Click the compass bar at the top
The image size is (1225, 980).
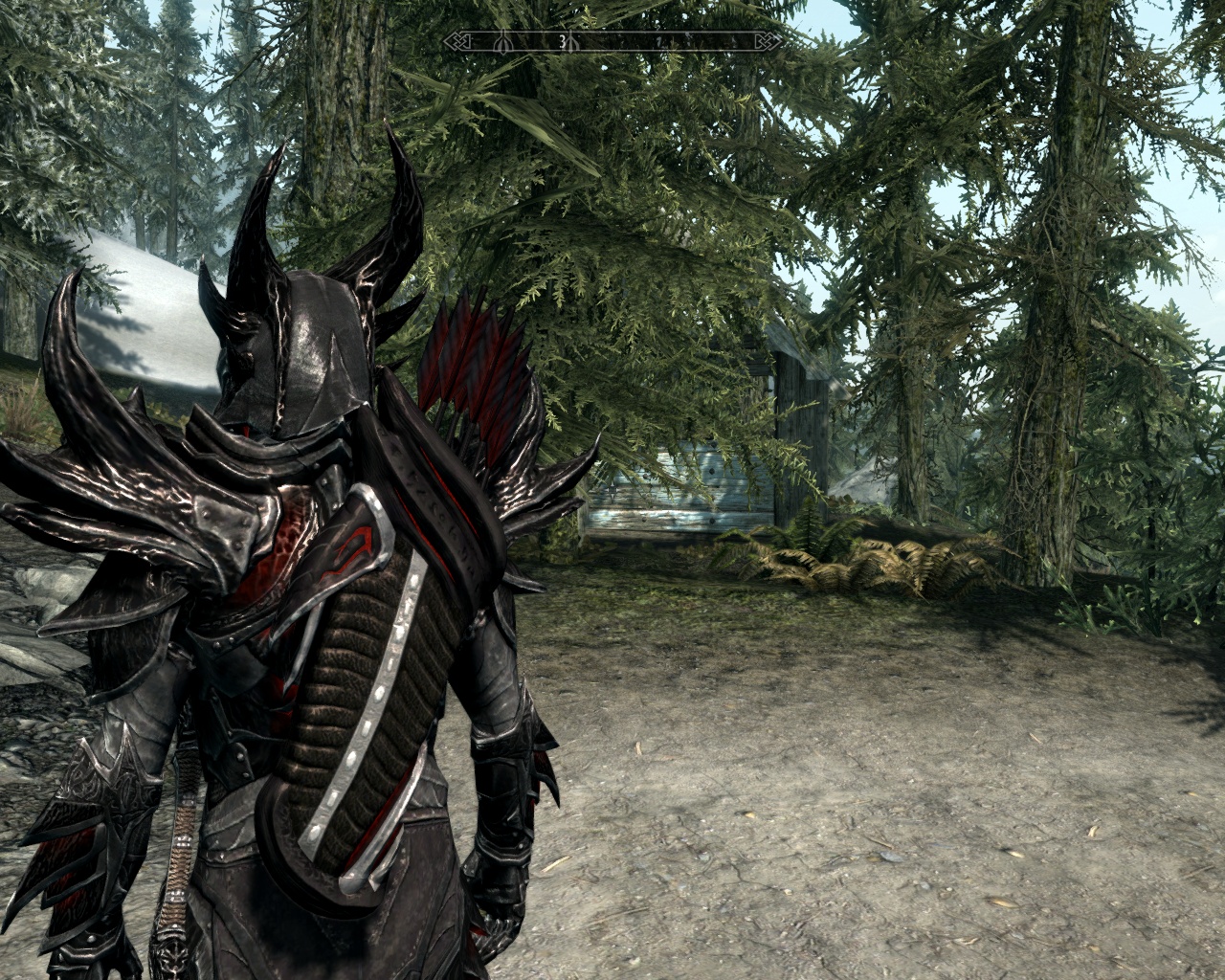click(612, 42)
